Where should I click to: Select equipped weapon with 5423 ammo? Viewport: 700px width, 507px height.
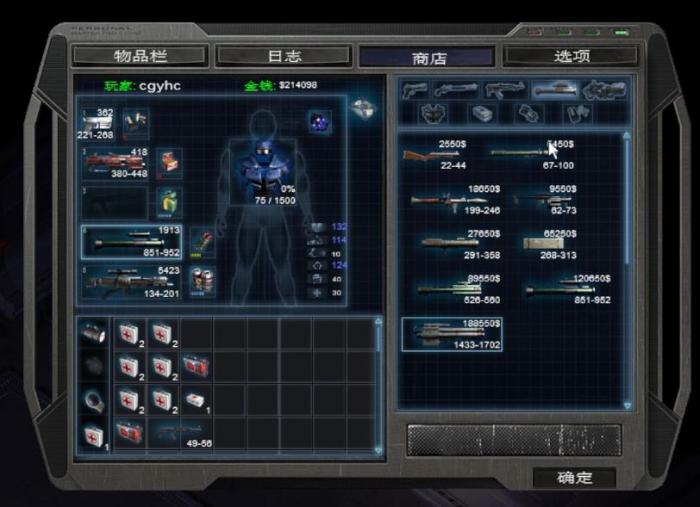(x=130, y=282)
